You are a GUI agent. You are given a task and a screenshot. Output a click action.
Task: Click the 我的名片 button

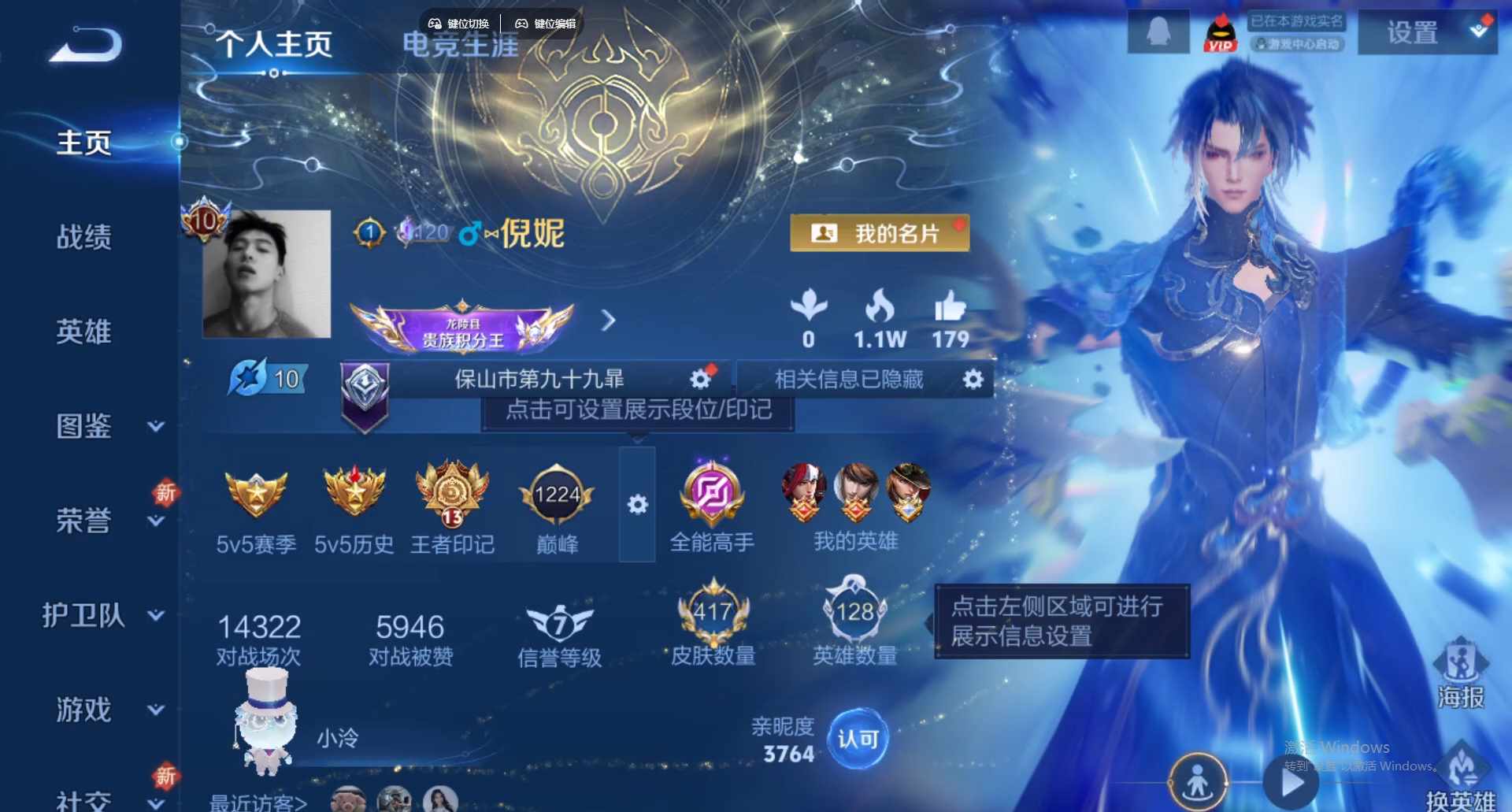[880, 232]
